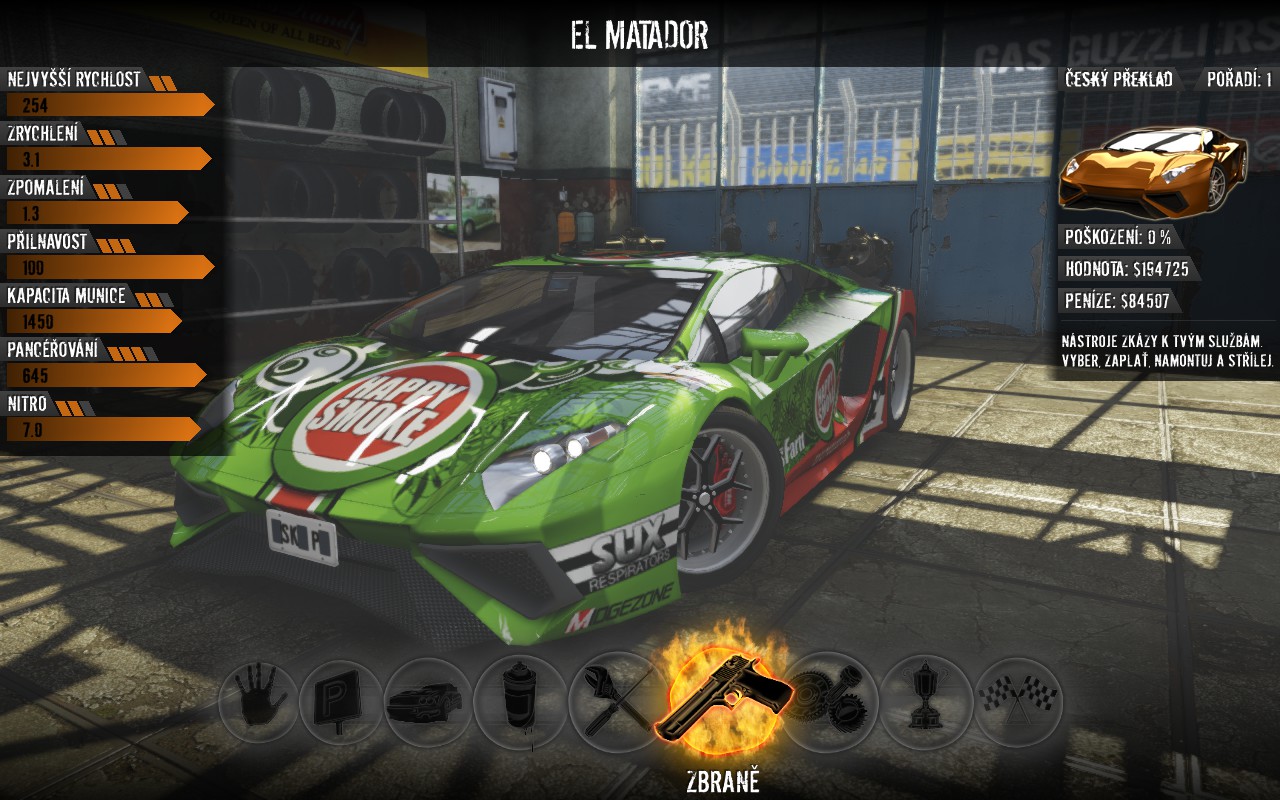The image size is (1280, 800).
Task: Select the flaming pistol weapons icon
Action: click(723, 698)
